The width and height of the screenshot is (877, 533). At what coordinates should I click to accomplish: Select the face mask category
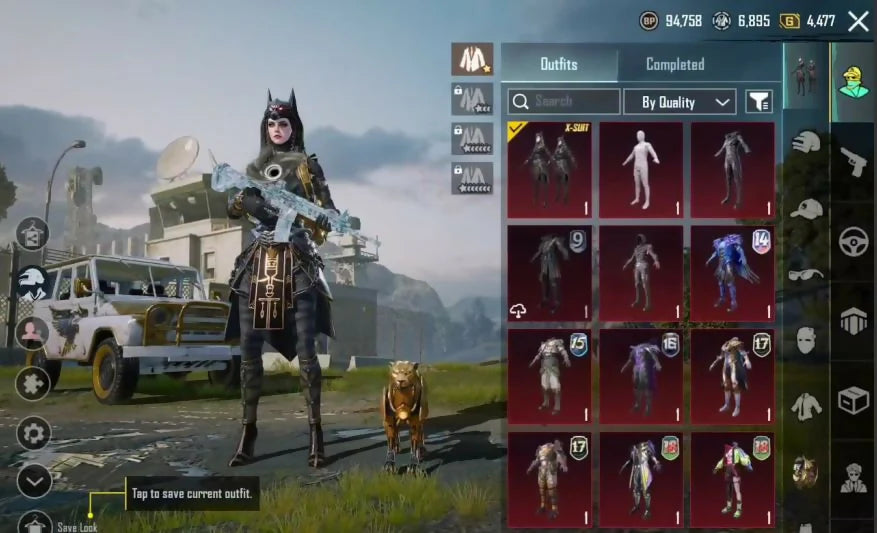click(x=806, y=340)
